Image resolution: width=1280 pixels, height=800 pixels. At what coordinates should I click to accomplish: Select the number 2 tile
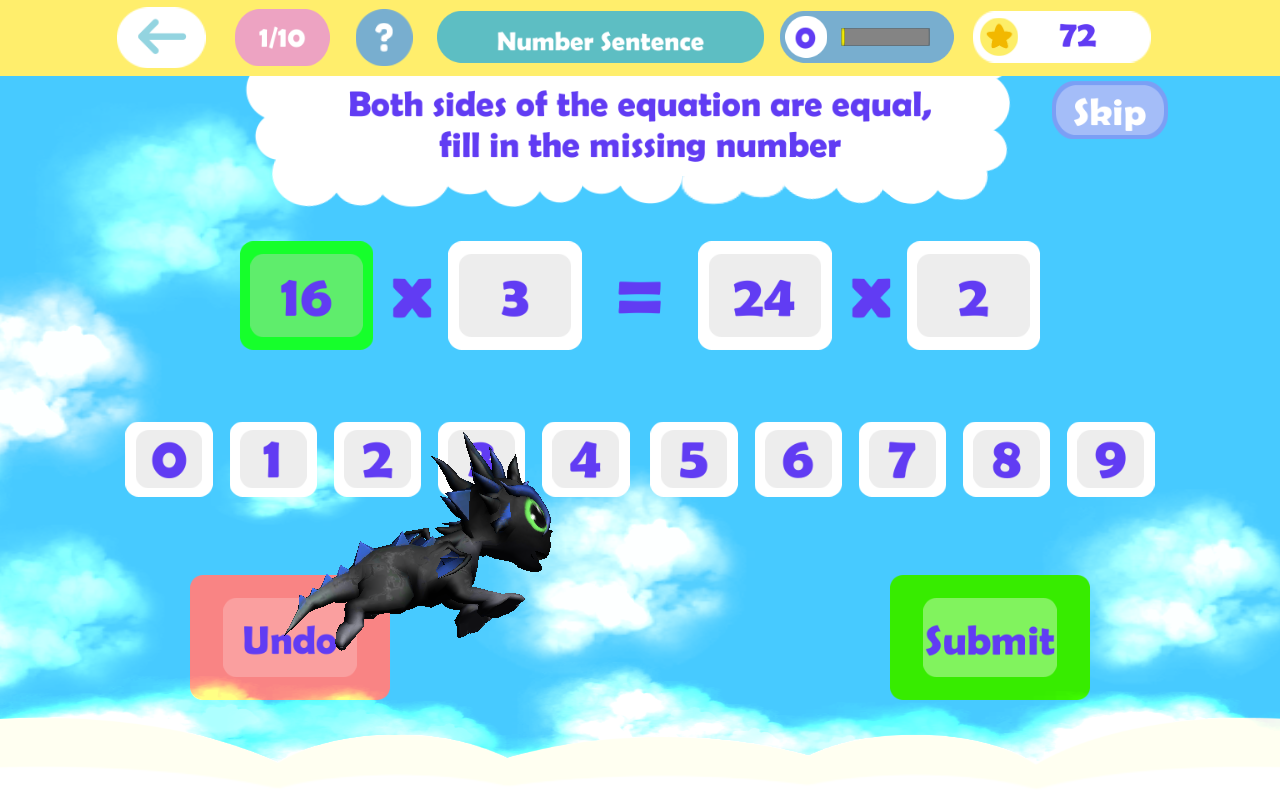tap(377, 460)
